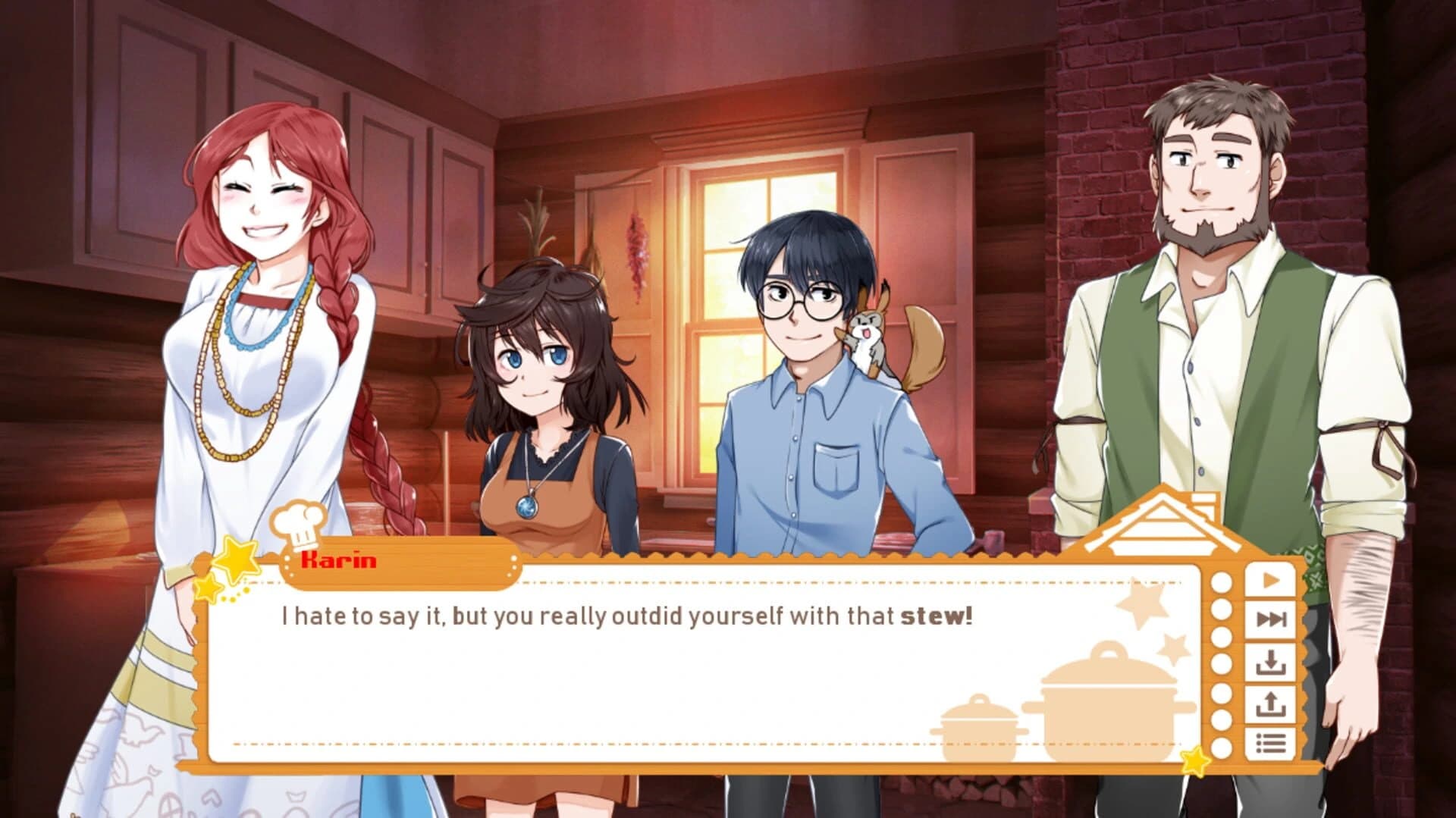The image size is (1456, 818).
Task: Select the auto-play triangle icon
Action: point(1270,580)
